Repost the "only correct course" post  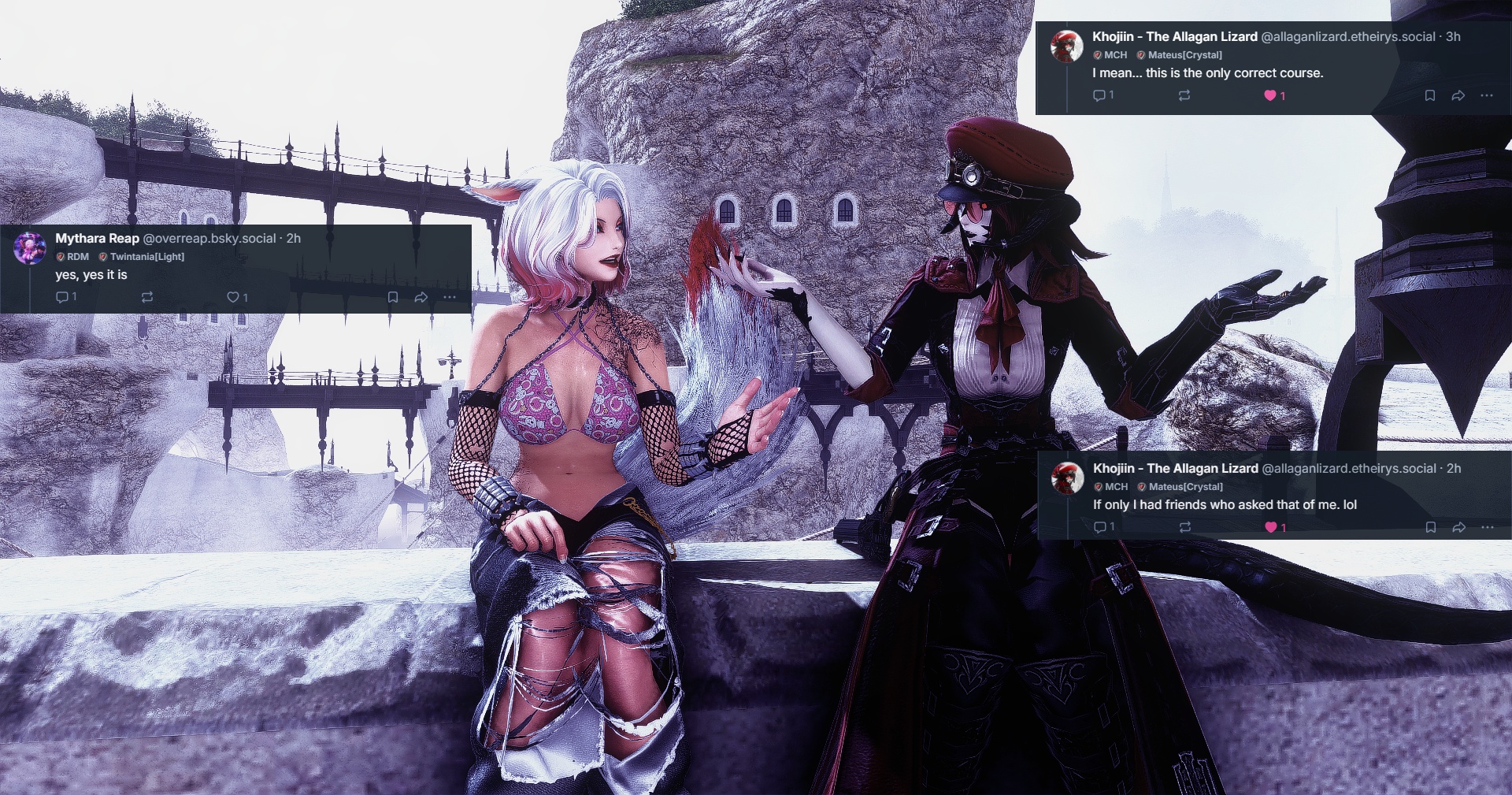point(1184,95)
